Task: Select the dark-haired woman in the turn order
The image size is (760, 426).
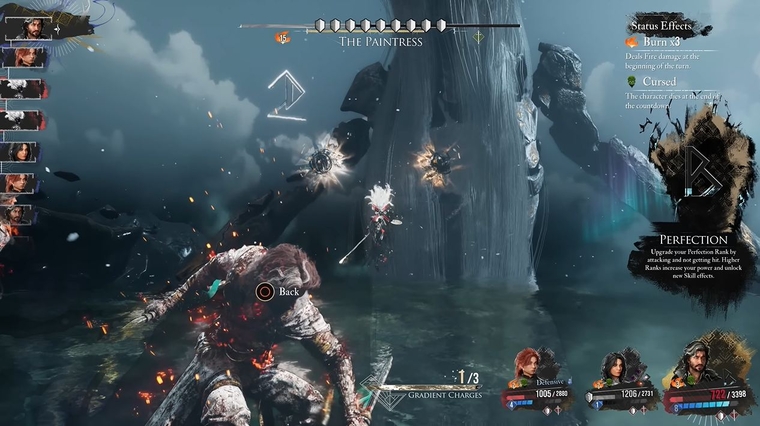Action: pyautogui.click(x=21, y=152)
